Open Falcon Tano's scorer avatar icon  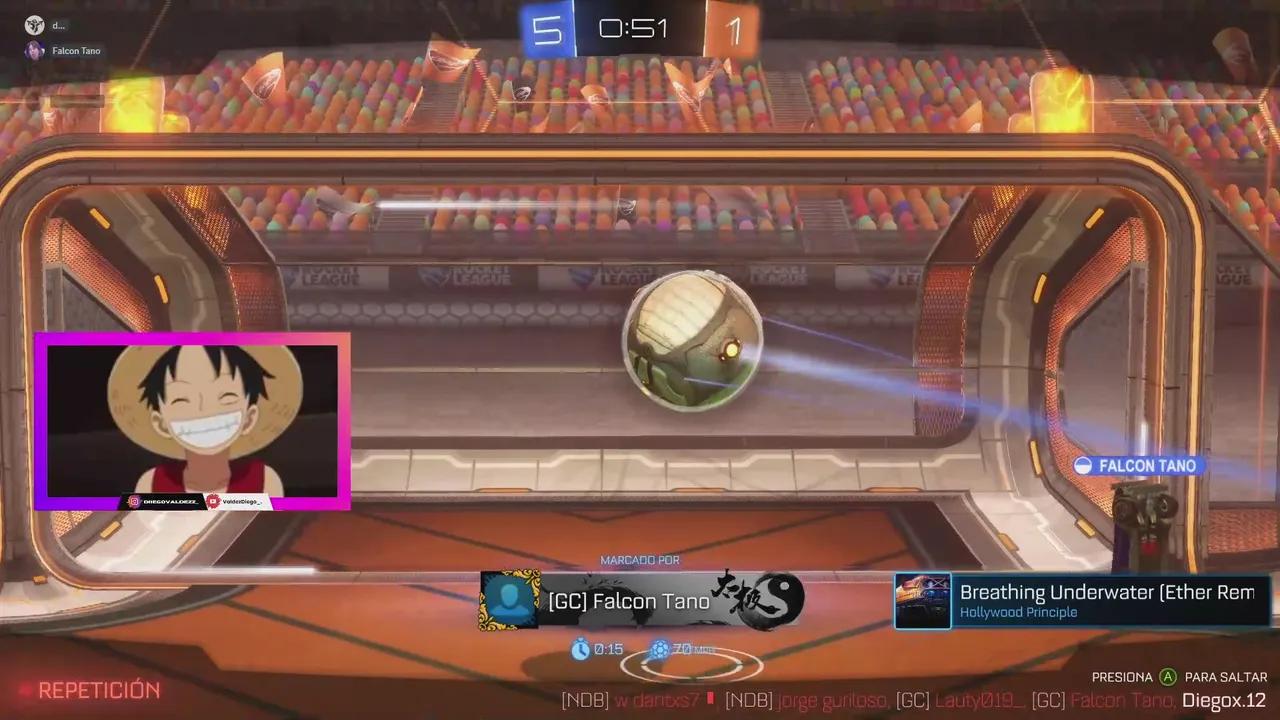tap(511, 599)
